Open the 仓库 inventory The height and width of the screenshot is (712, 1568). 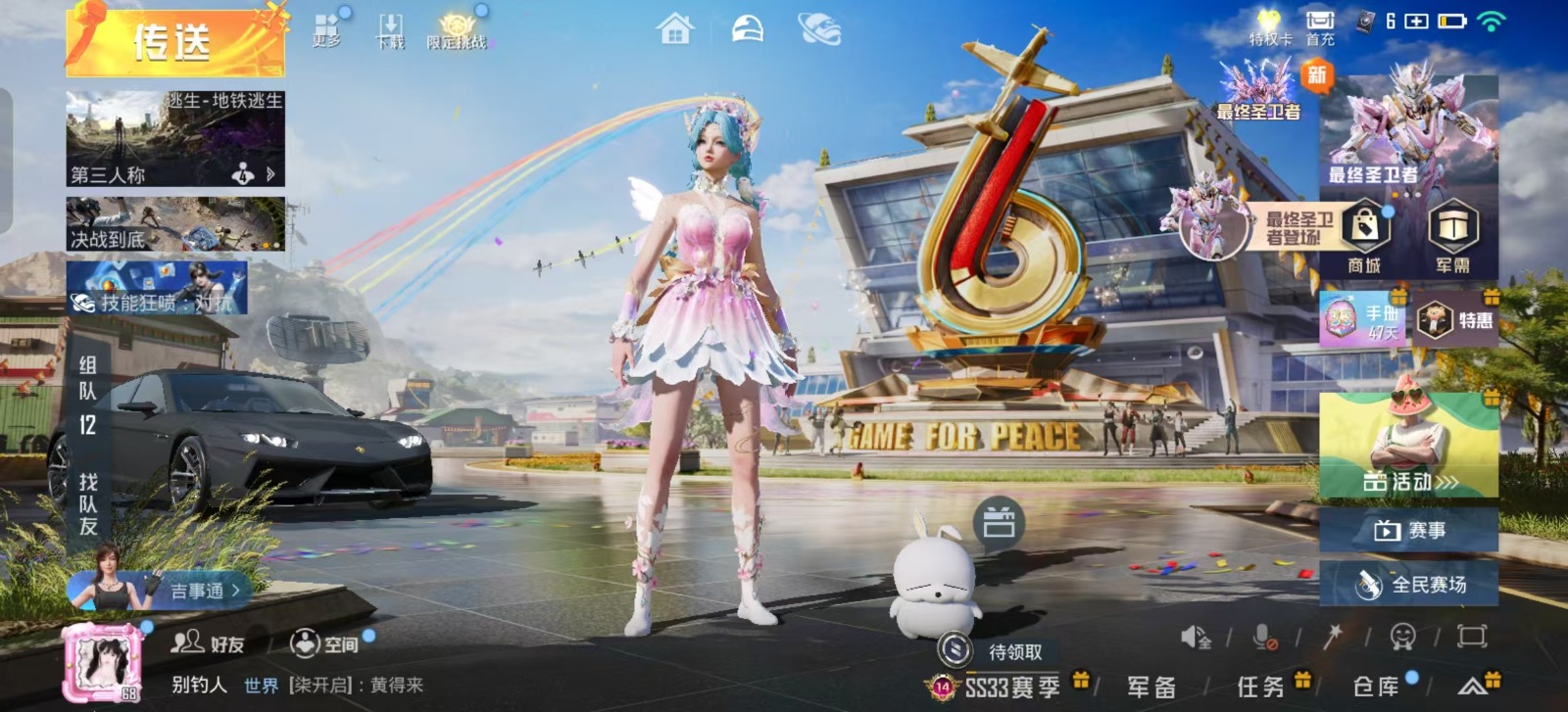coord(1376,687)
